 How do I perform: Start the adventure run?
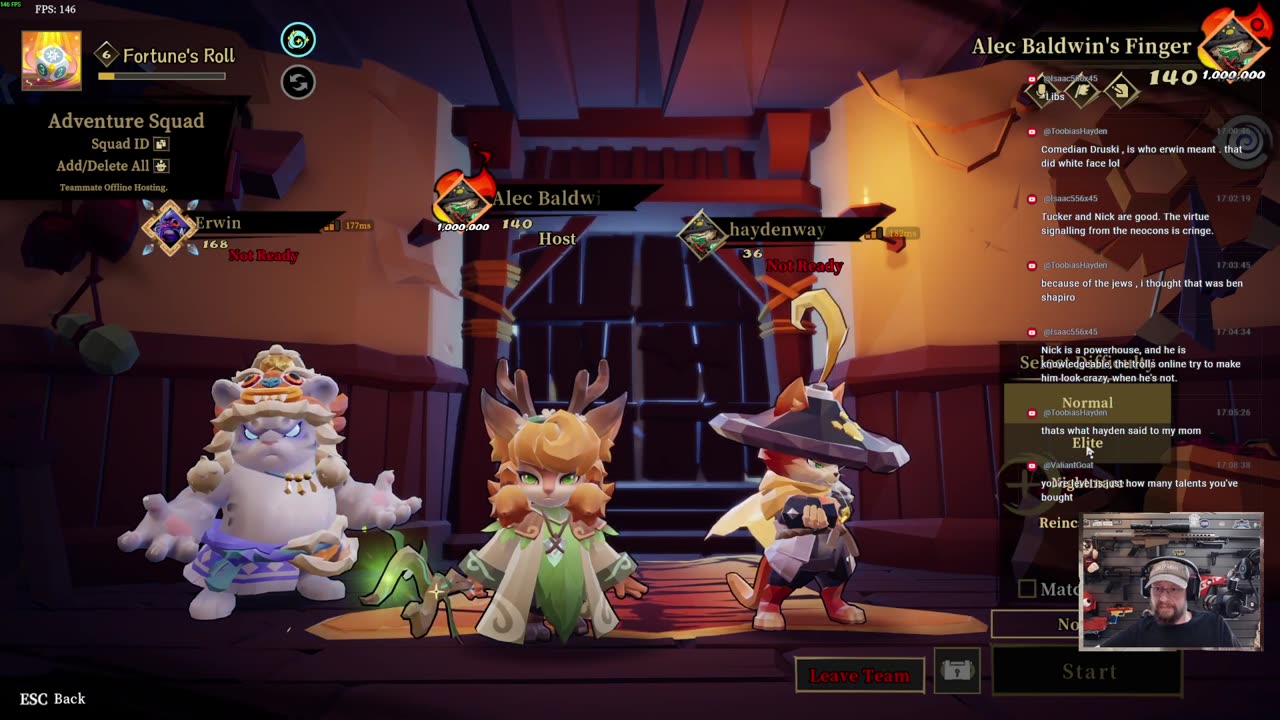pos(1088,672)
